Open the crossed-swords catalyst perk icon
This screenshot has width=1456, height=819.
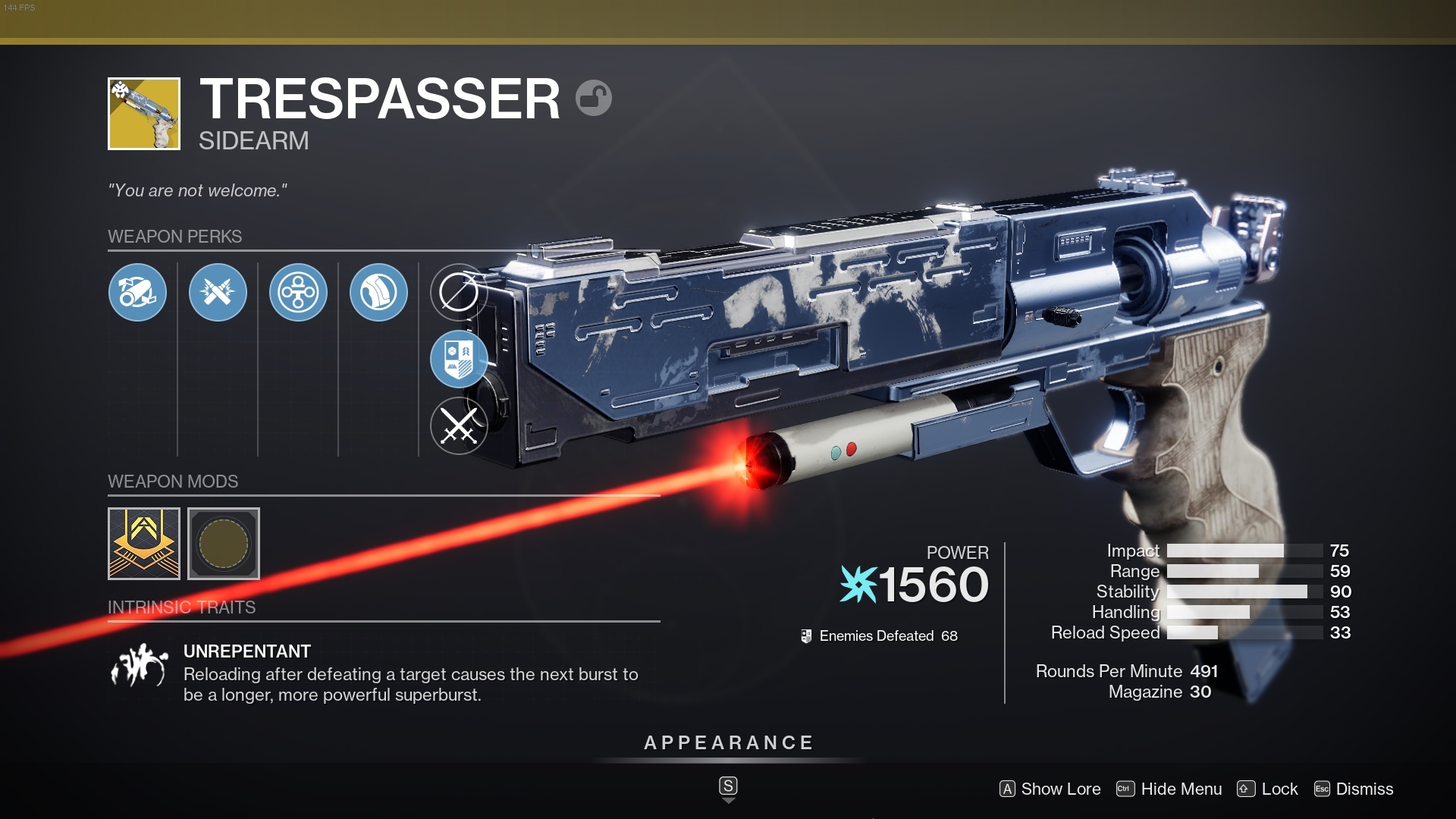point(459,425)
